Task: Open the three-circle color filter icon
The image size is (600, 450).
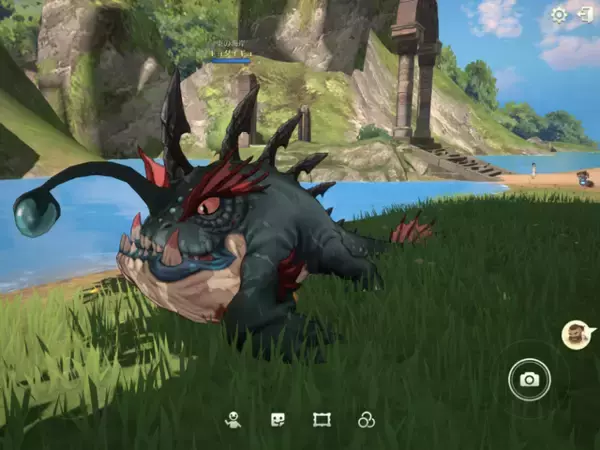Action: (366, 420)
